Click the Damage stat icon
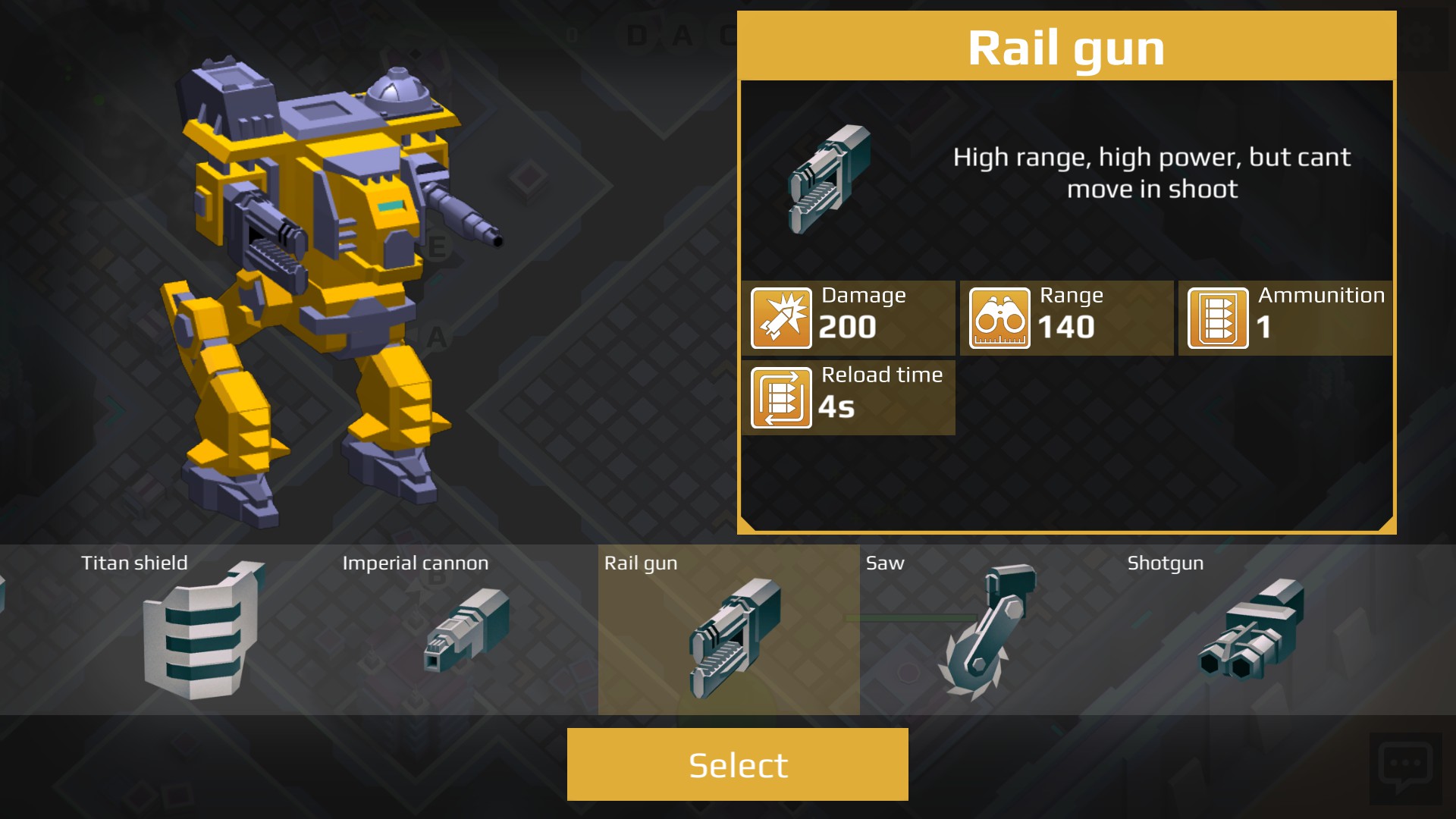Image resolution: width=1456 pixels, height=819 pixels. click(x=781, y=317)
